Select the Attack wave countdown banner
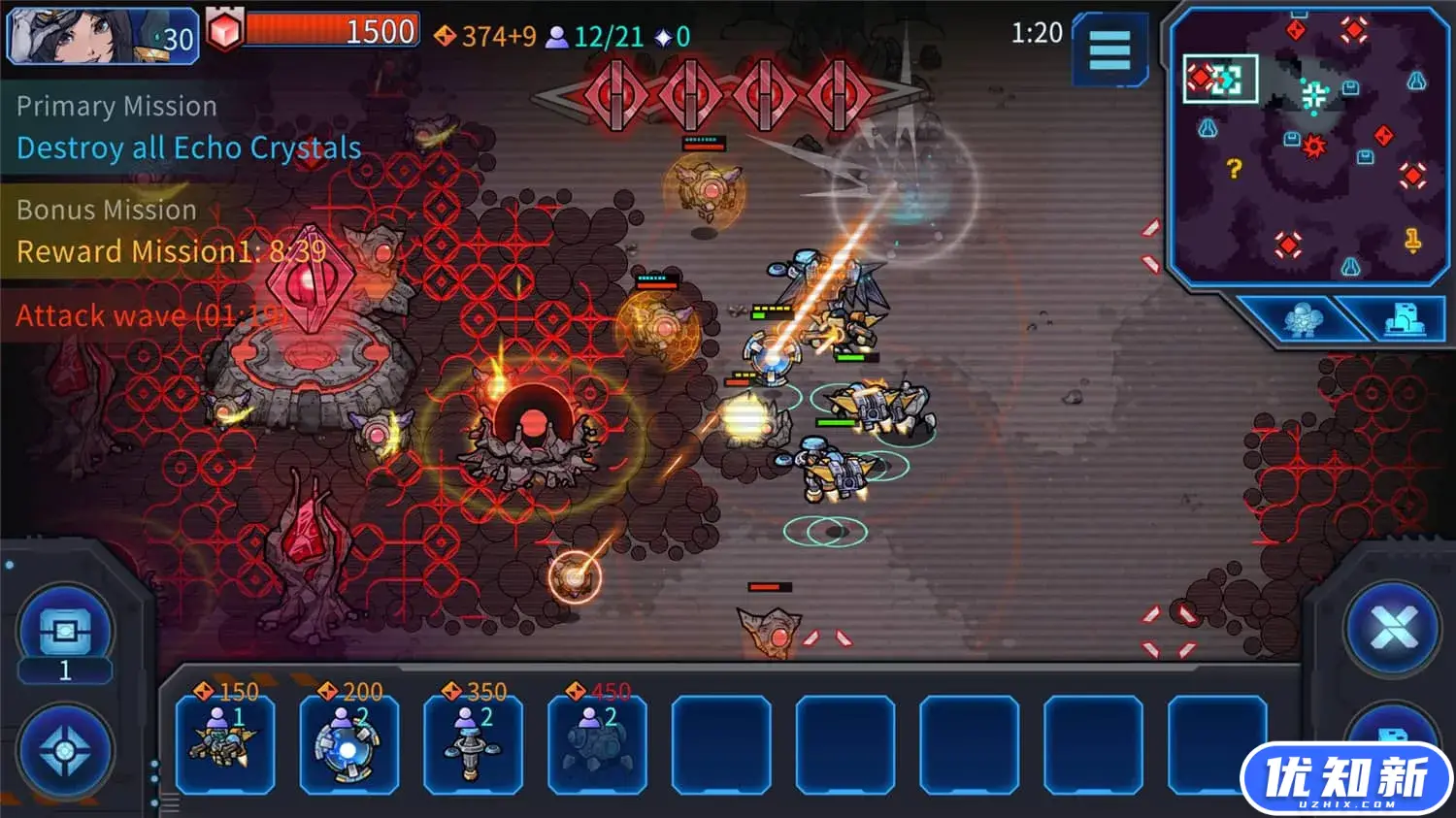This screenshot has width=1456, height=818. pyautogui.click(x=149, y=315)
